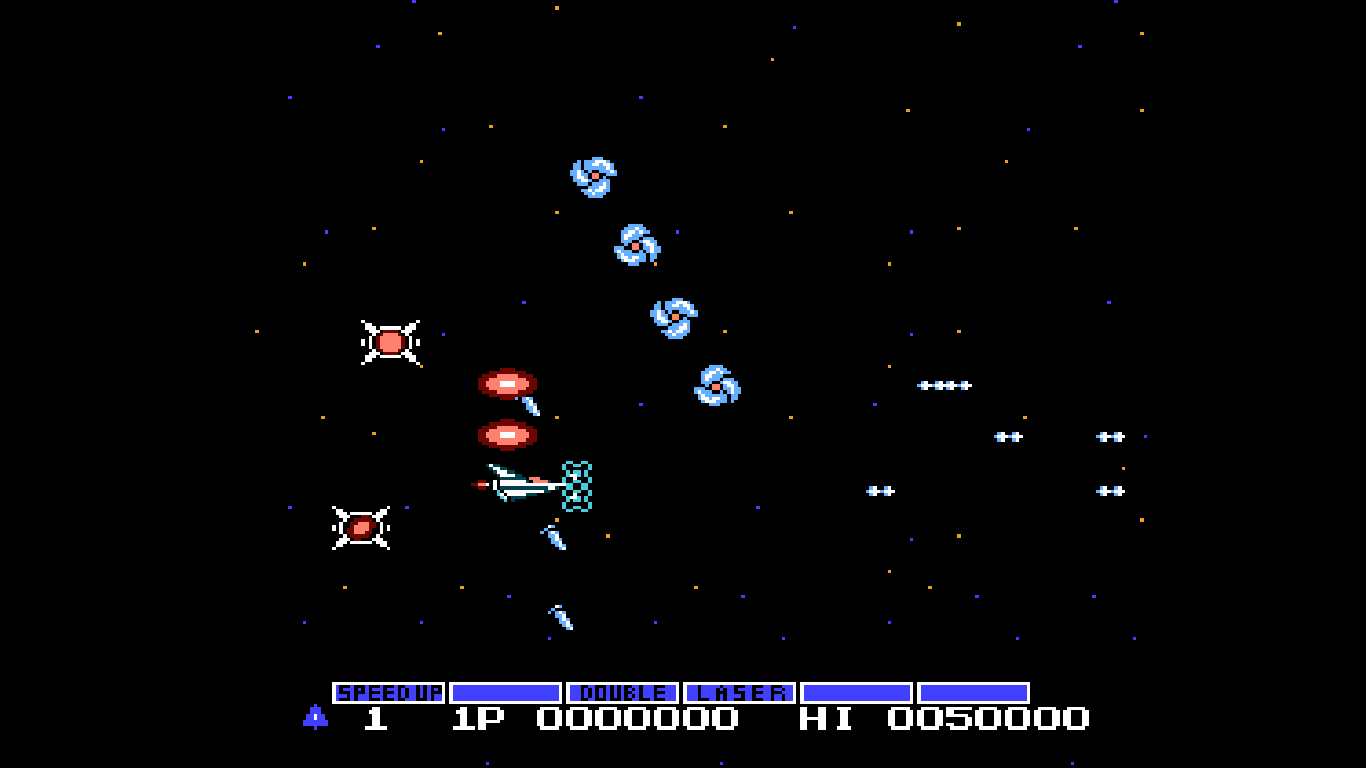Expand the rightmost empty power-up slot
The width and height of the screenshot is (1366, 768).
974,690
